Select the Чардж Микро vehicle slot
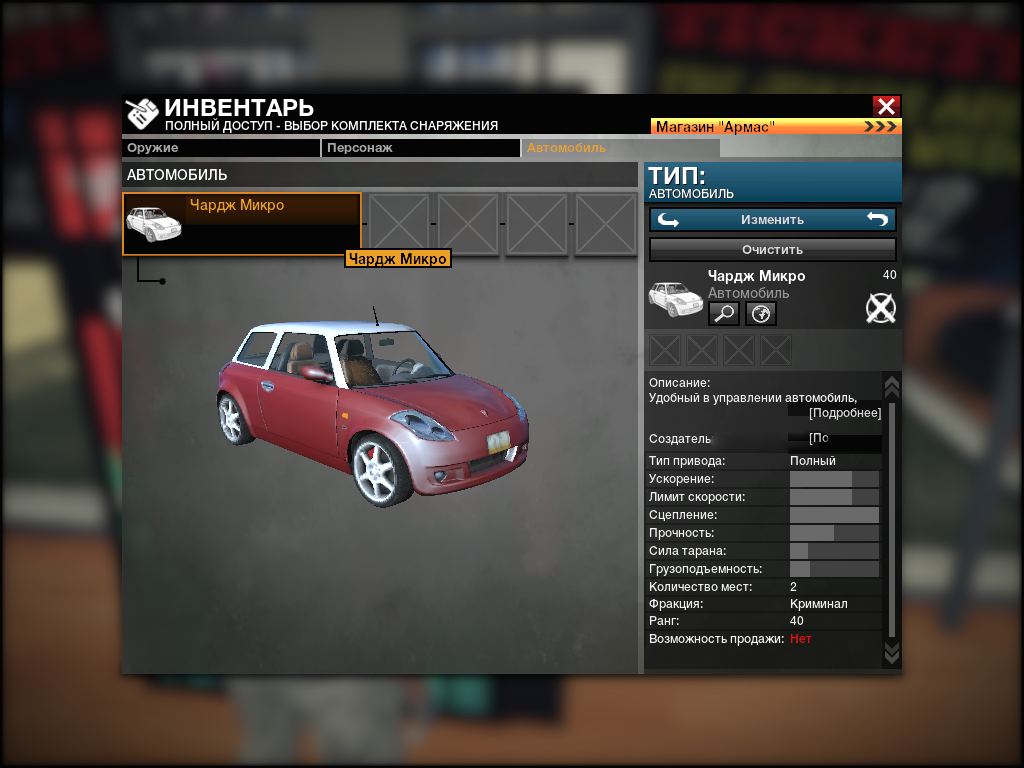This screenshot has width=1024, height=768. (241, 223)
